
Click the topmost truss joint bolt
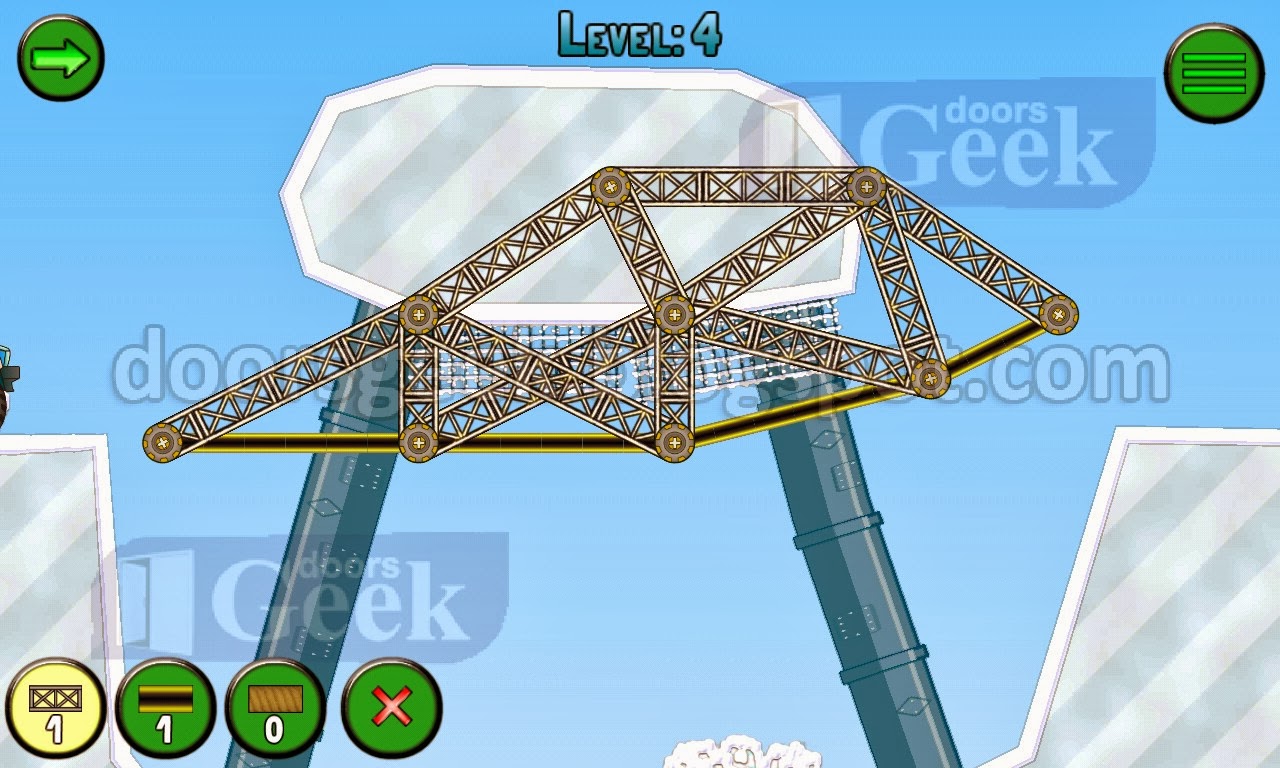click(611, 185)
